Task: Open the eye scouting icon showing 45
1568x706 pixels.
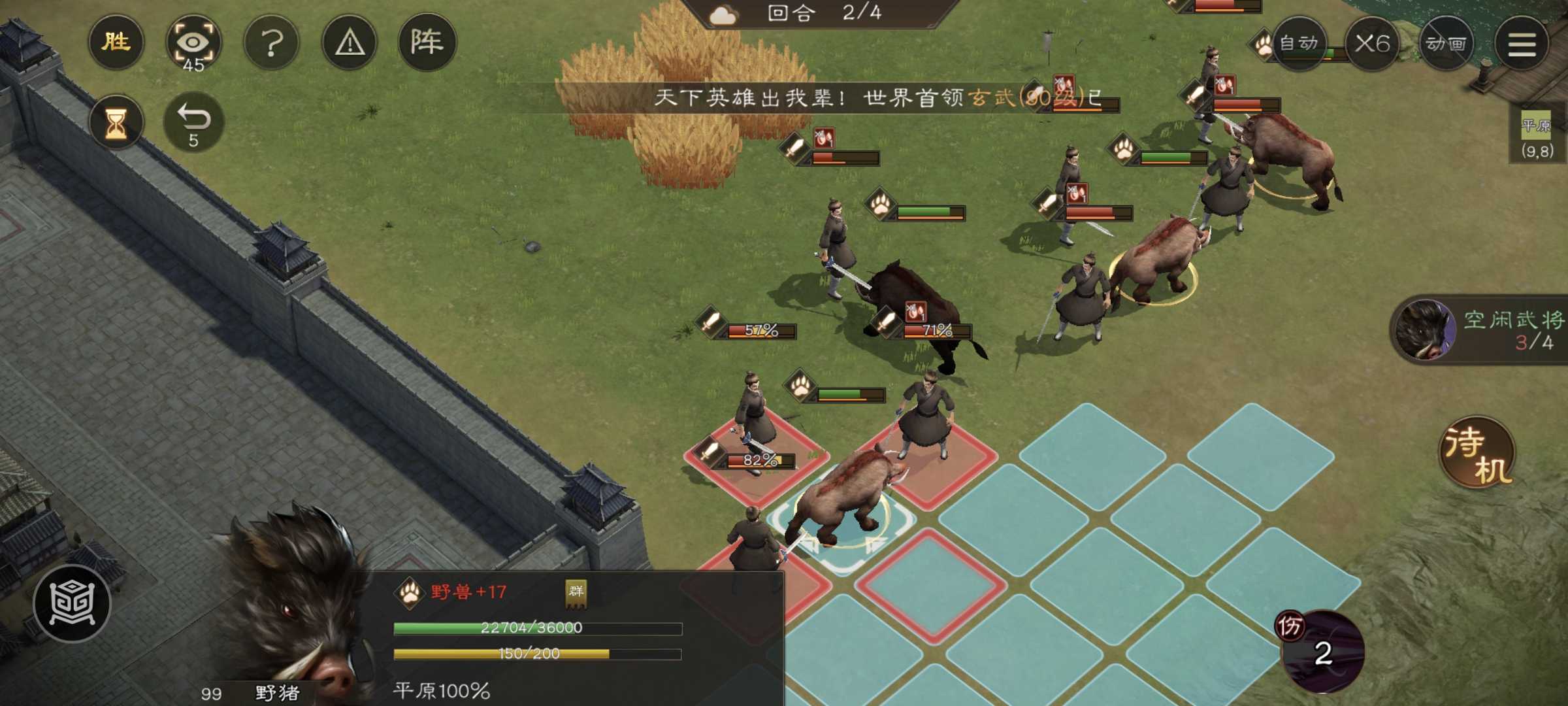Action: (x=195, y=42)
